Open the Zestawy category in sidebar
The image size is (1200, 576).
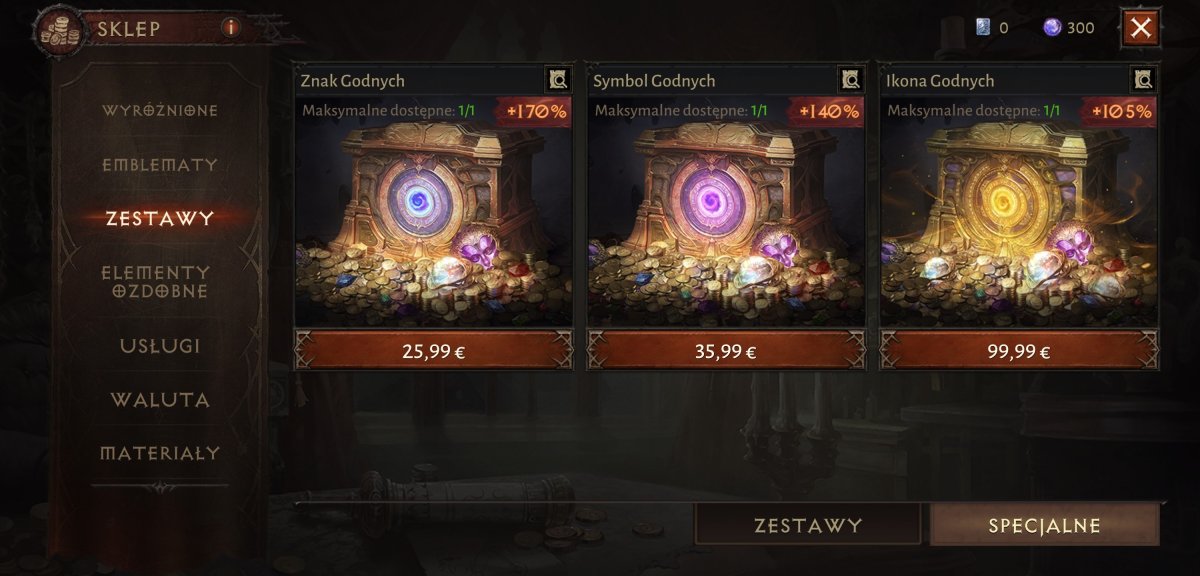160,218
